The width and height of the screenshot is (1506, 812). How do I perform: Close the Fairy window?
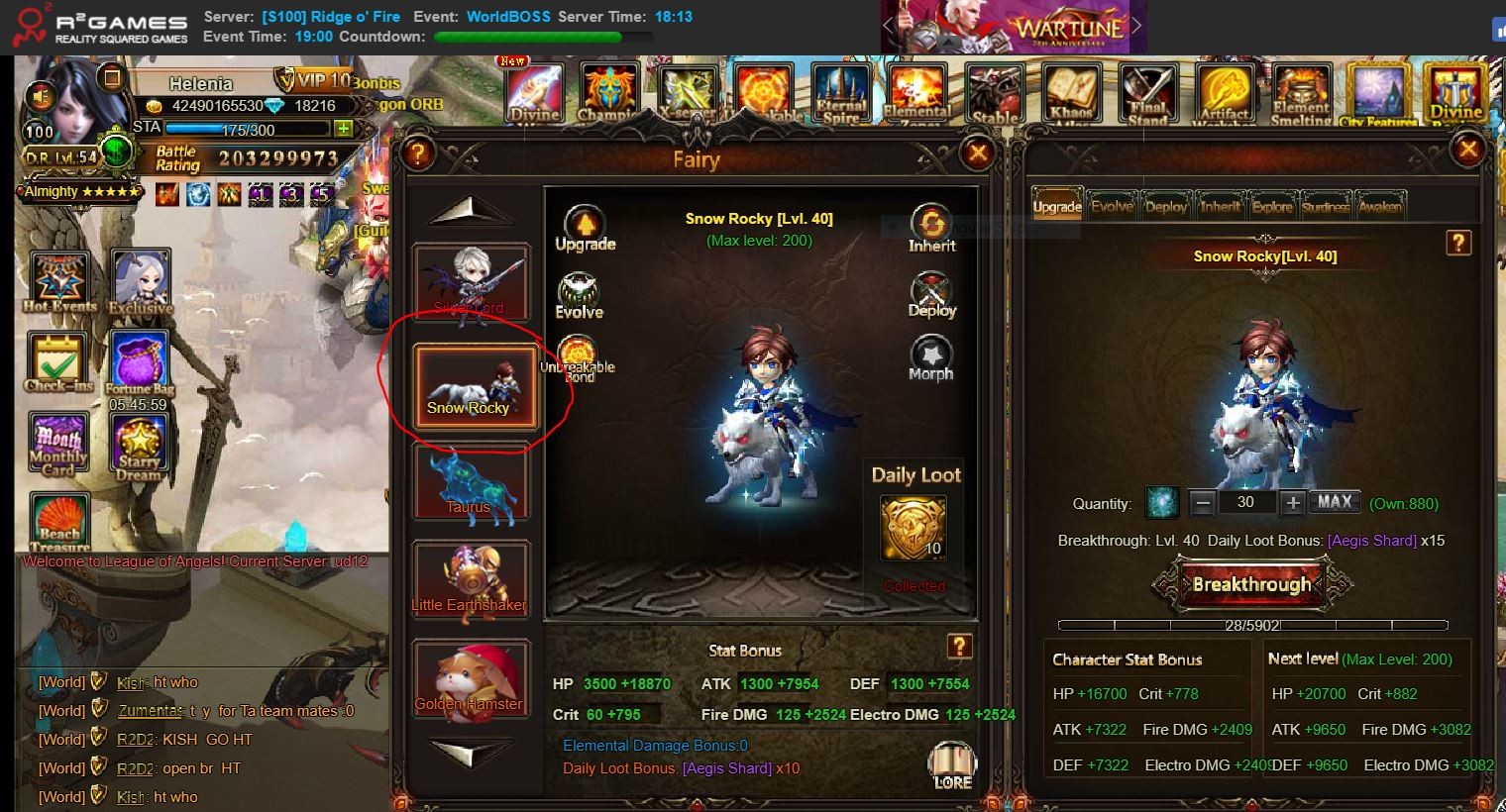point(978,152)
